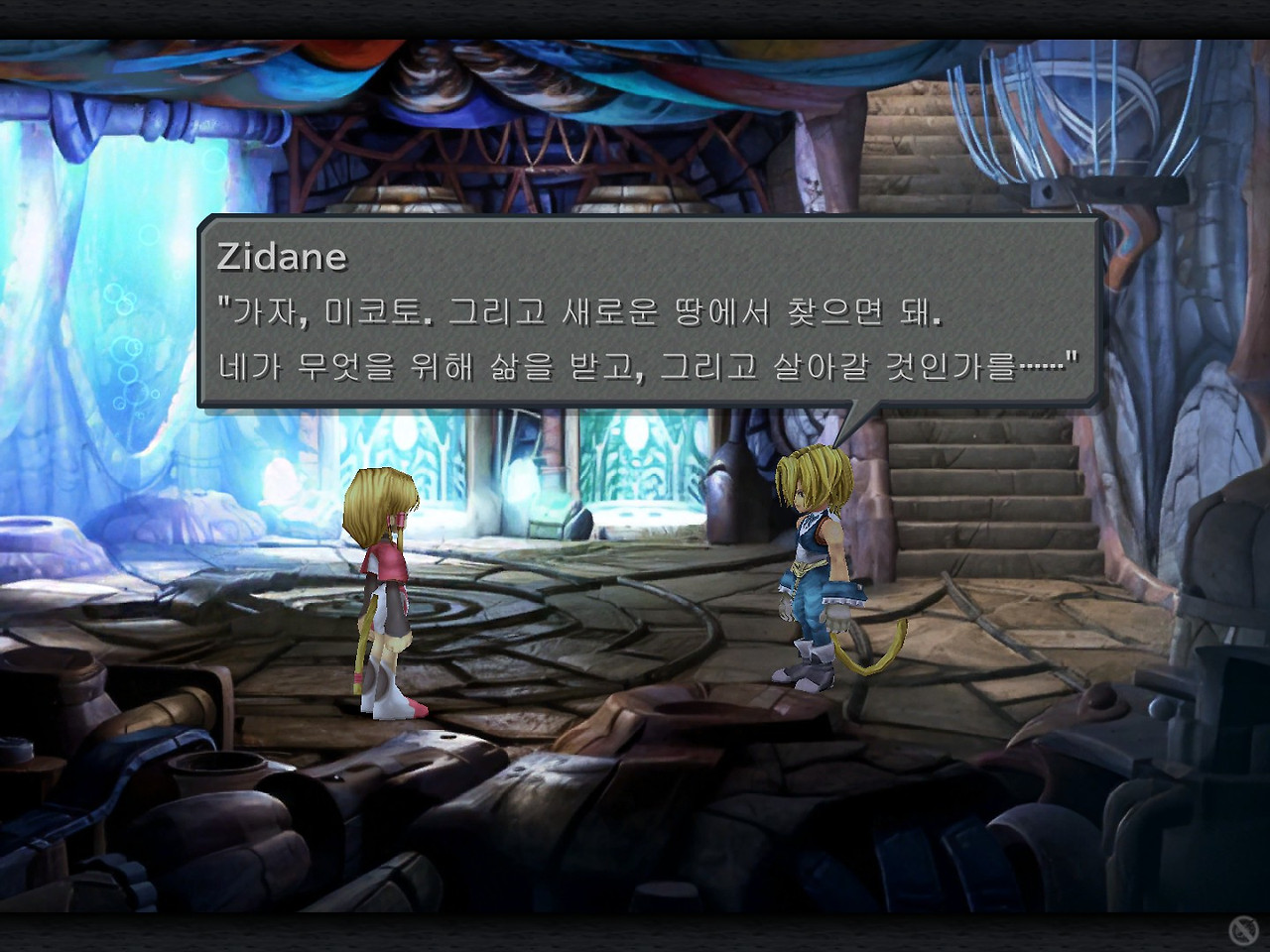Advance Zidane's dialogue box
1270x952 pixels.
[649, 311]
